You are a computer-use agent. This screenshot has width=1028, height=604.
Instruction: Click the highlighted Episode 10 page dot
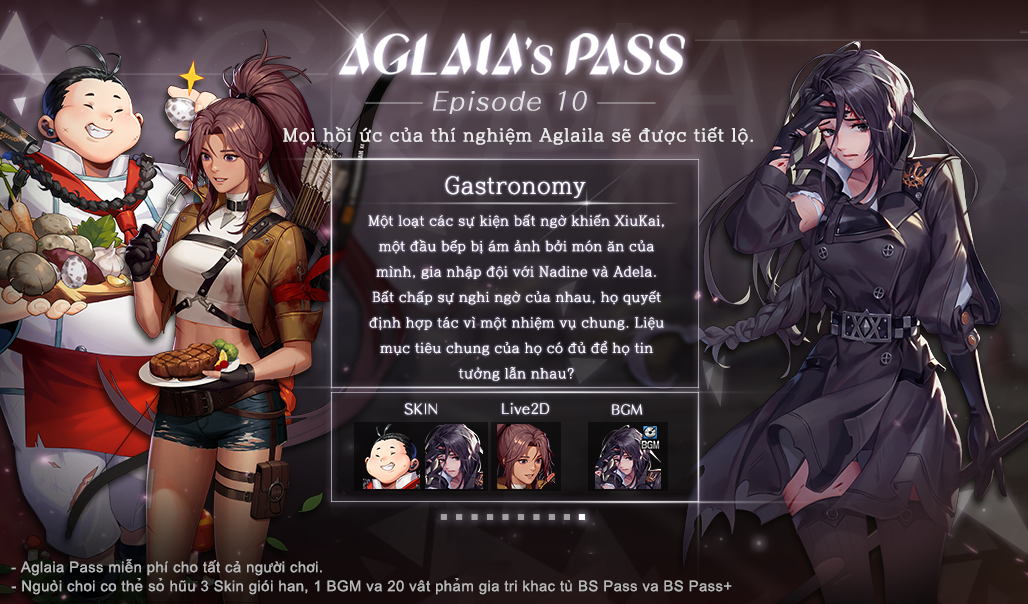click(582, 517)
